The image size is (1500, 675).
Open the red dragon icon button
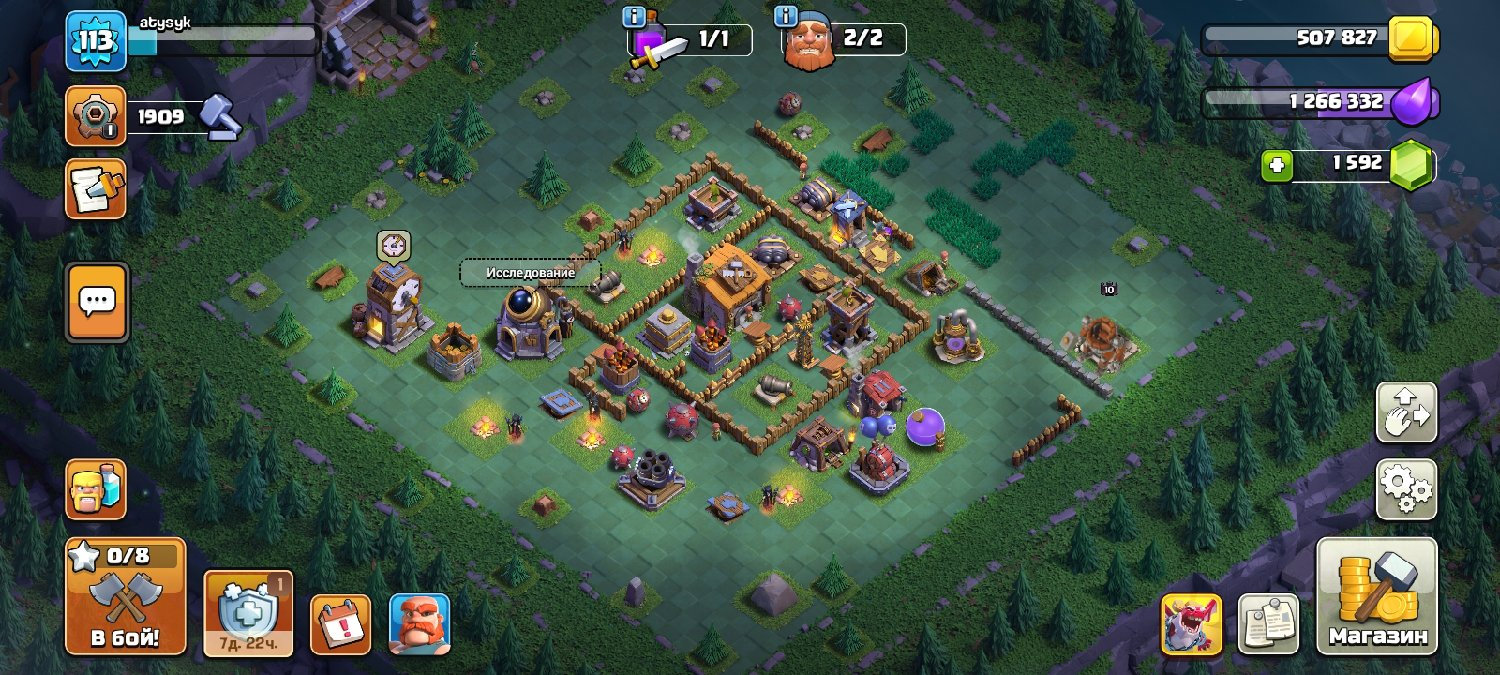tap(1191, 624)
